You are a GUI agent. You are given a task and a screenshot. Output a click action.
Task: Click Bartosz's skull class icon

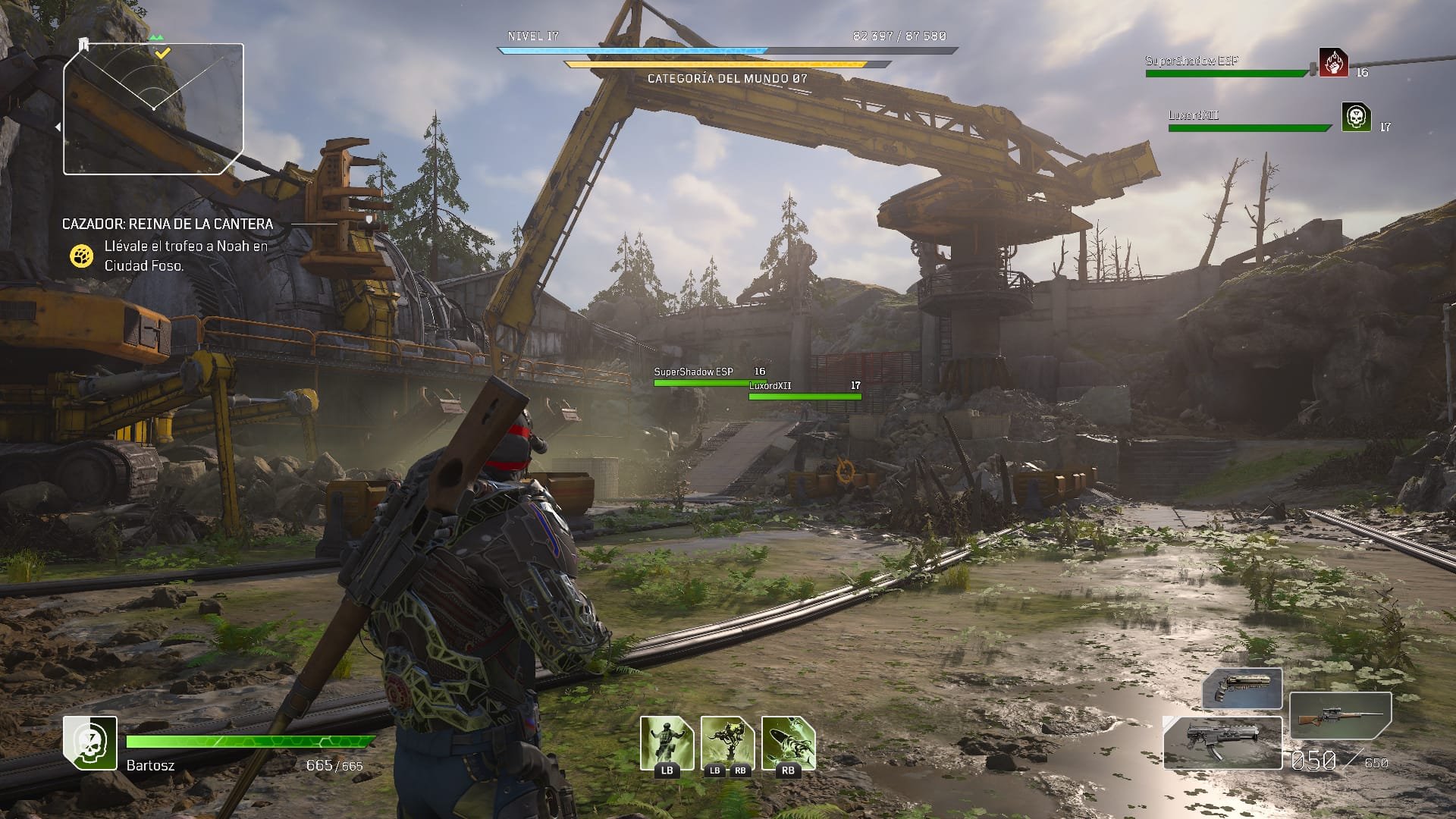[90, 742]
